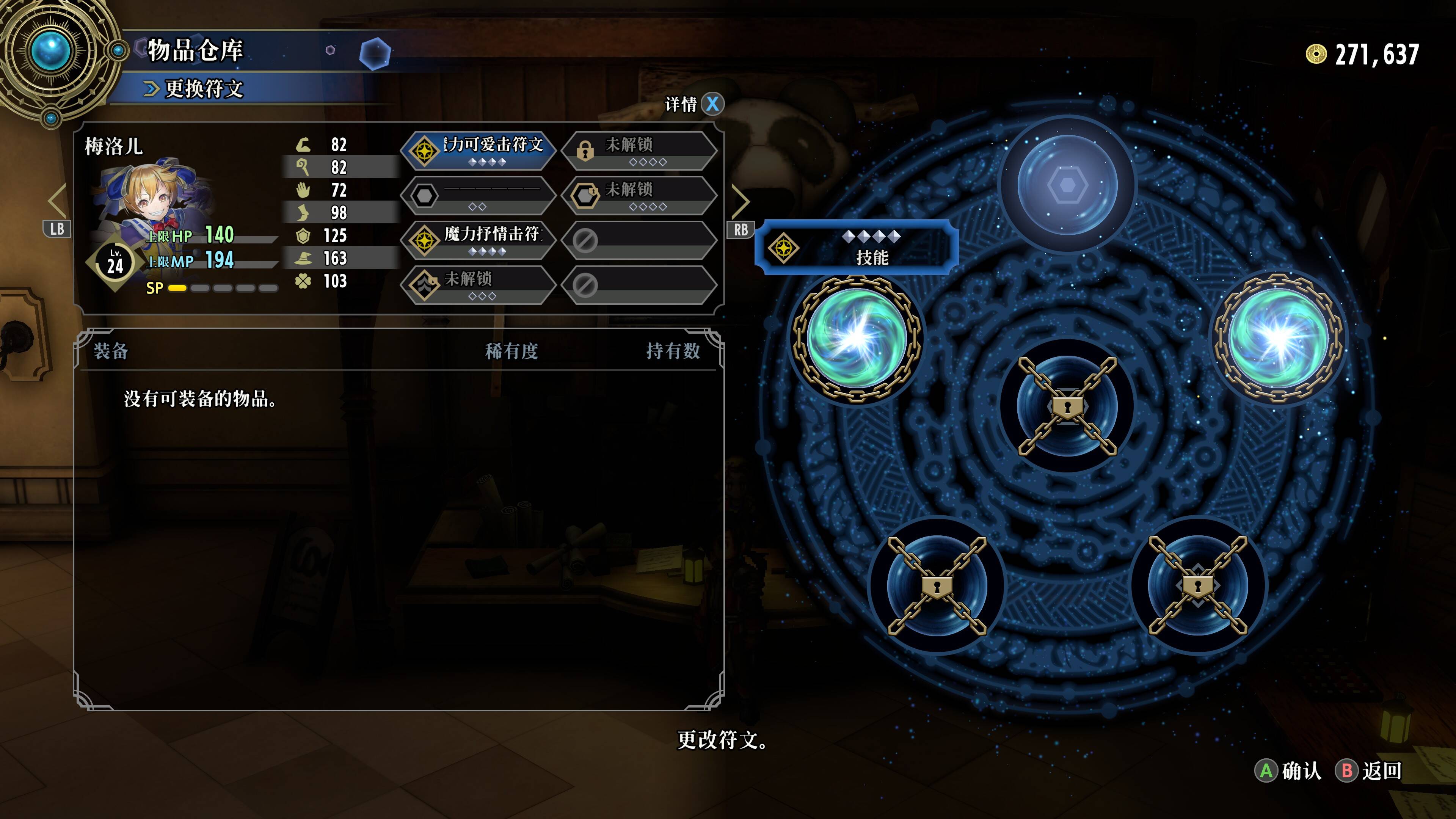Switch to the next character arrow
The image size is (1456, 819).
pyautogui.click(x=741, y=201)
